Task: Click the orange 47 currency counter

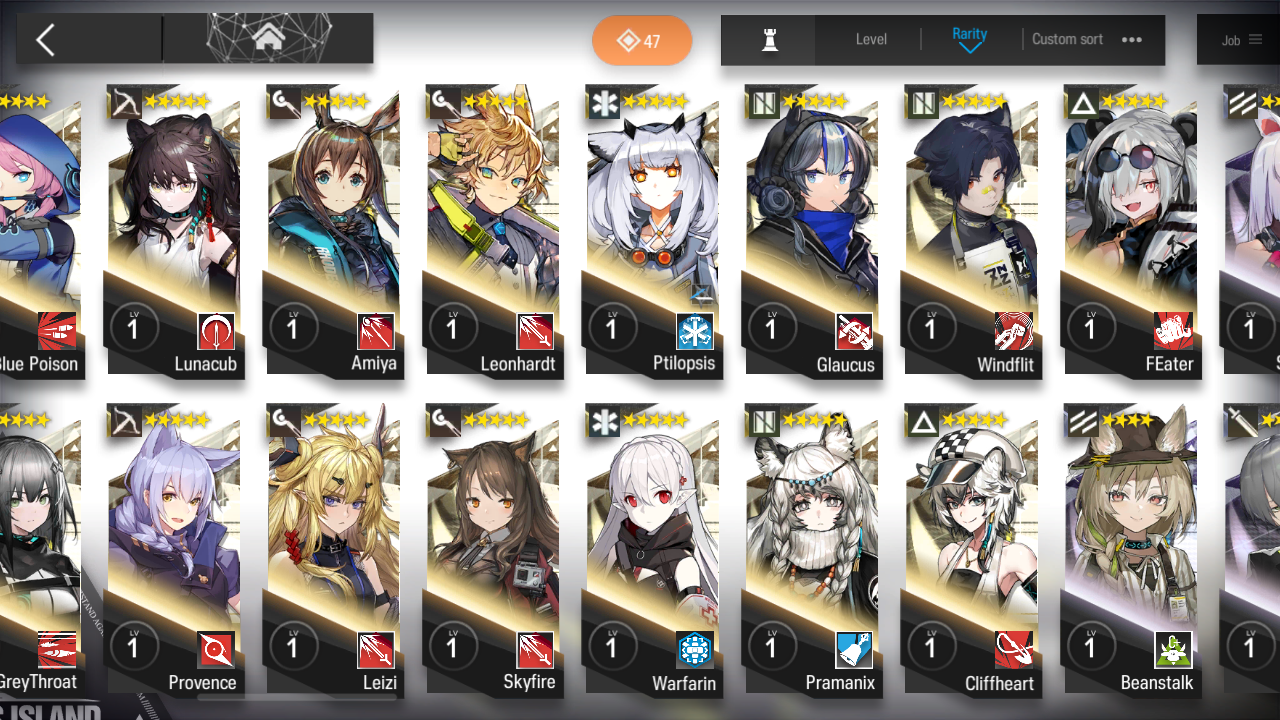Action: [x=642, y=42]
